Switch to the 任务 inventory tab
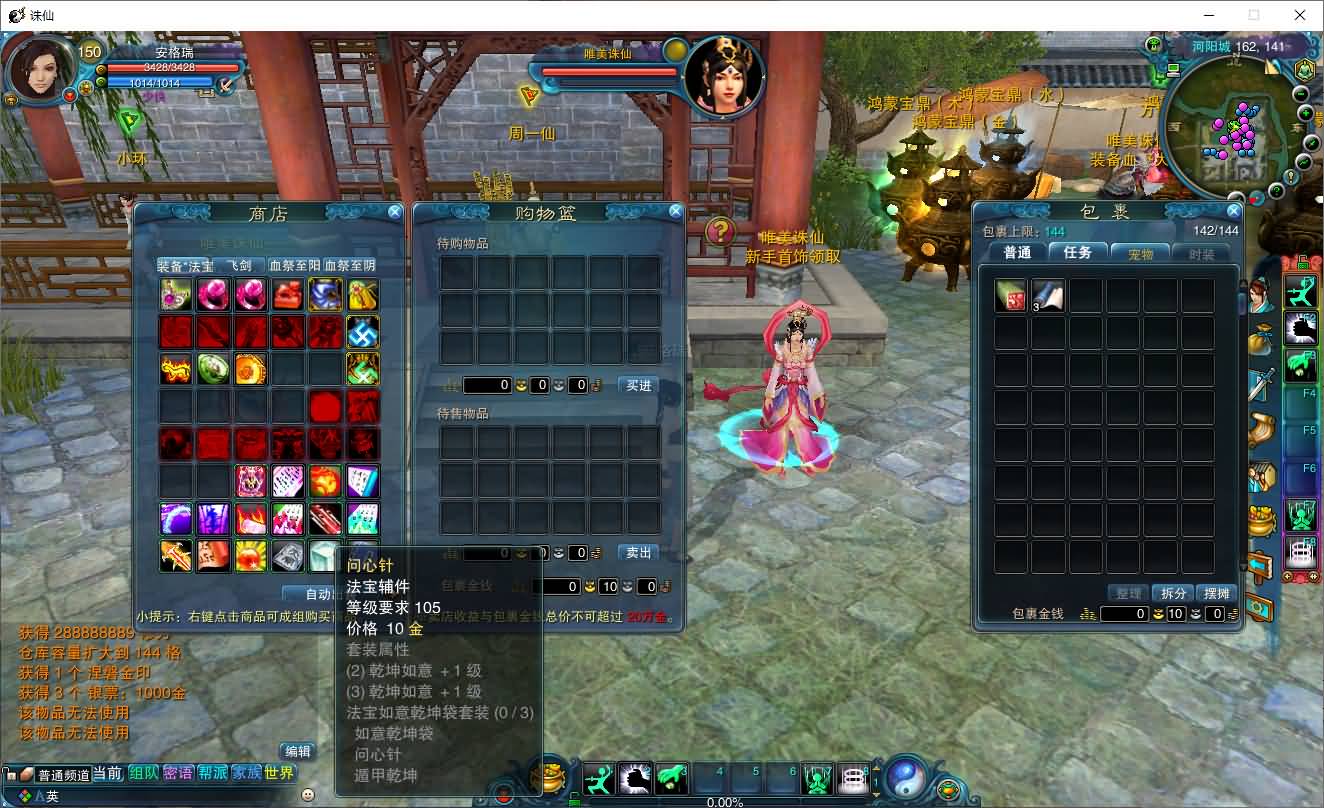1324x808 pixels. (1078, 253)
